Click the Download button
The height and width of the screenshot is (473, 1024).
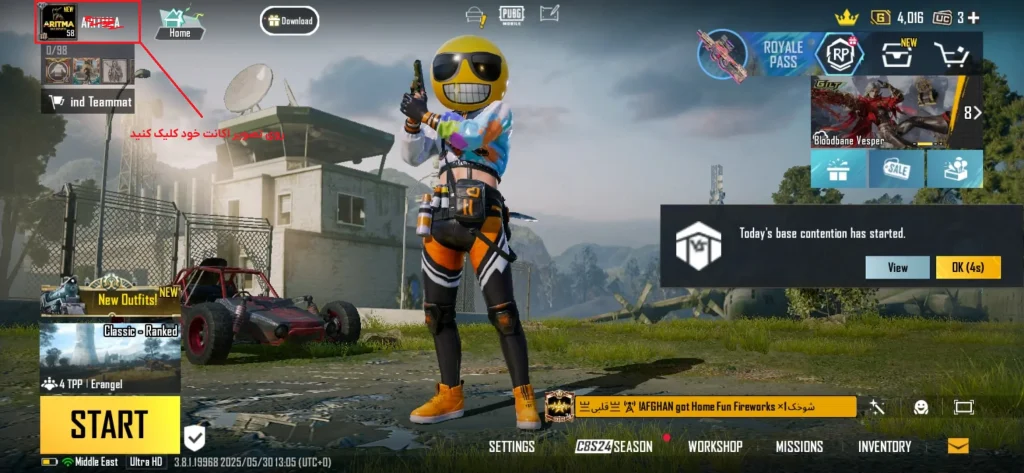pyautogui.click(x=289, y=20)
